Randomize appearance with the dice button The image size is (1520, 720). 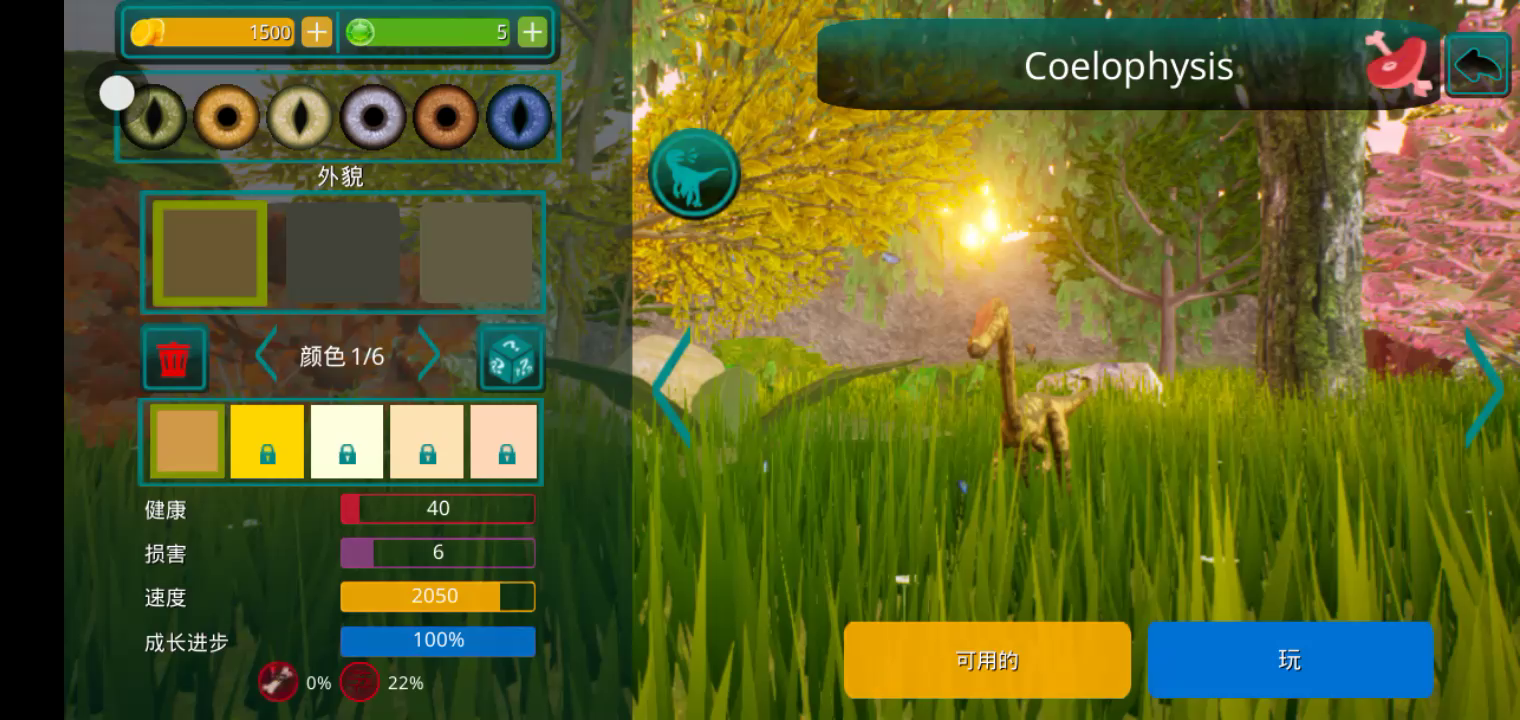coord(511,357)
